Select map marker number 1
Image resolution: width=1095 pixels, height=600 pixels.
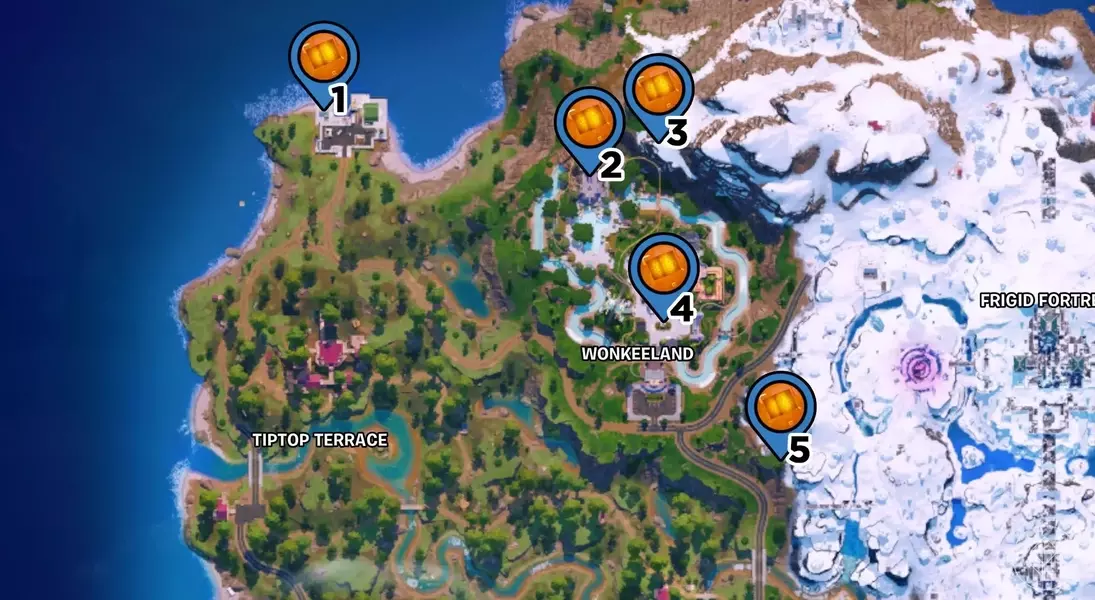pos(323,58)
